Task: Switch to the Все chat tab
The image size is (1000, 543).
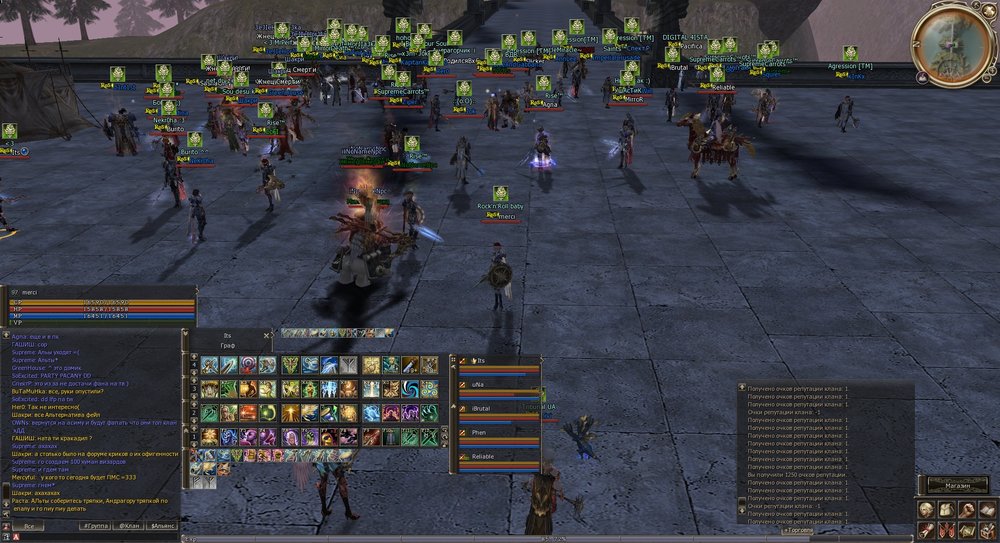Action: coord(30,525)
